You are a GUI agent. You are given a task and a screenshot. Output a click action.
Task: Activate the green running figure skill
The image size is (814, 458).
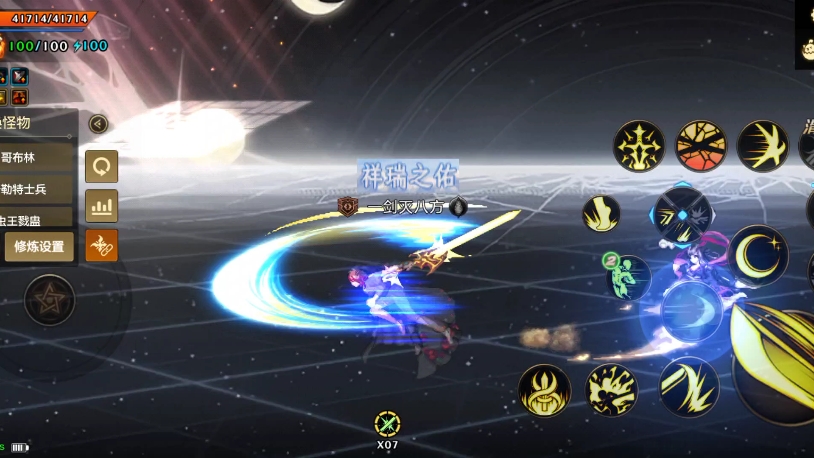[629, 277]
